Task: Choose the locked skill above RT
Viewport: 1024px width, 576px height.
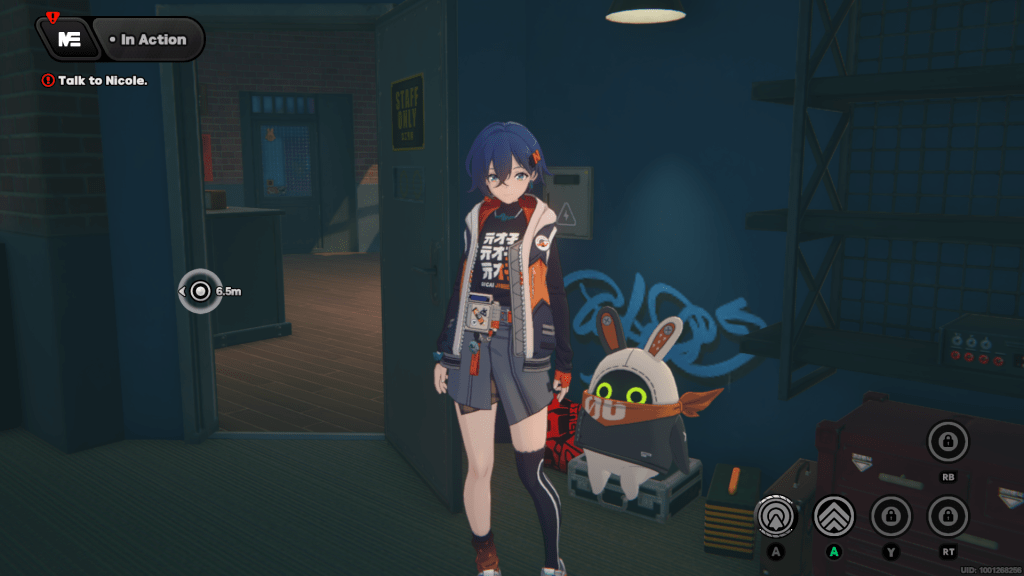Action: point(947,516)
